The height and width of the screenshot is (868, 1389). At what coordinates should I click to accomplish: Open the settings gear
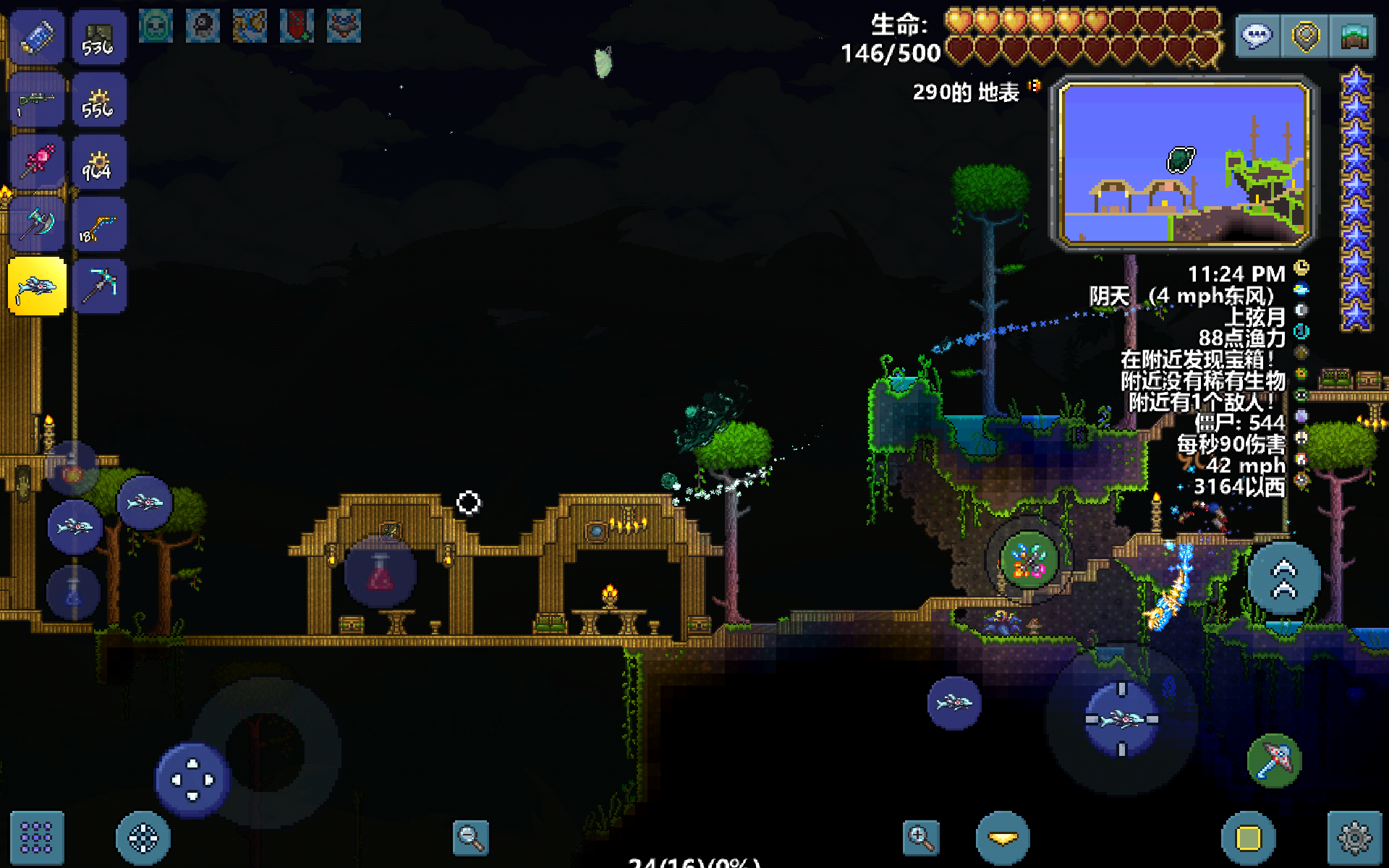pyautogui.click(x=1354, y=838)
